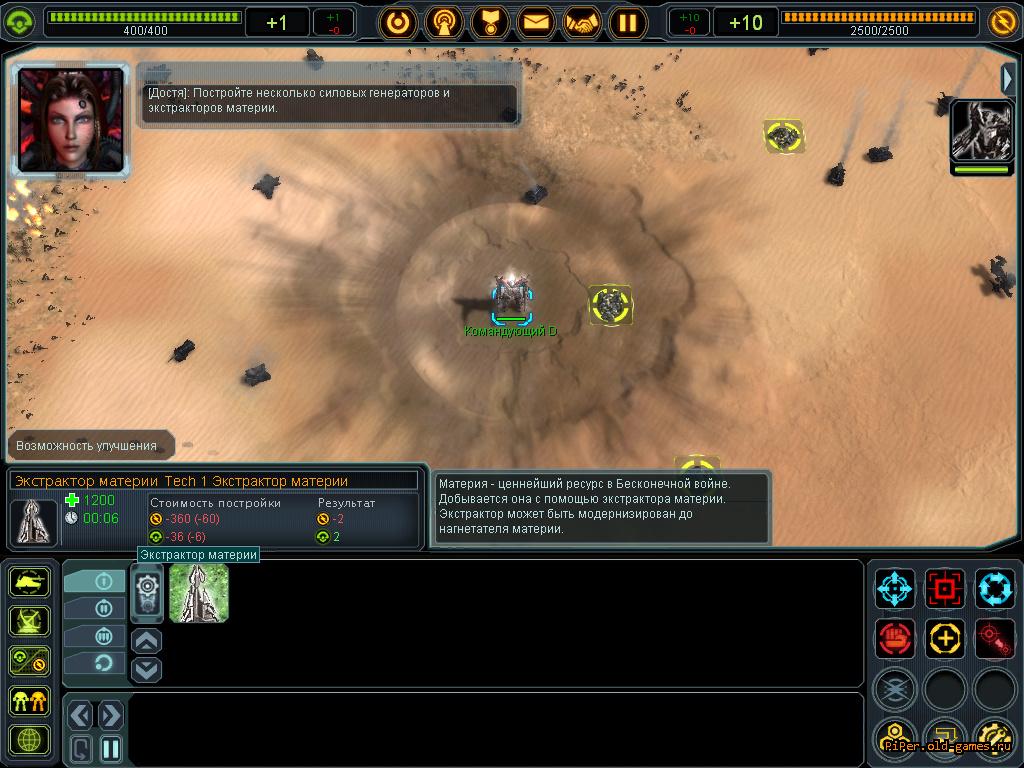Click the globe icon in the left column

pyautogui.click(x=30, y=741)
